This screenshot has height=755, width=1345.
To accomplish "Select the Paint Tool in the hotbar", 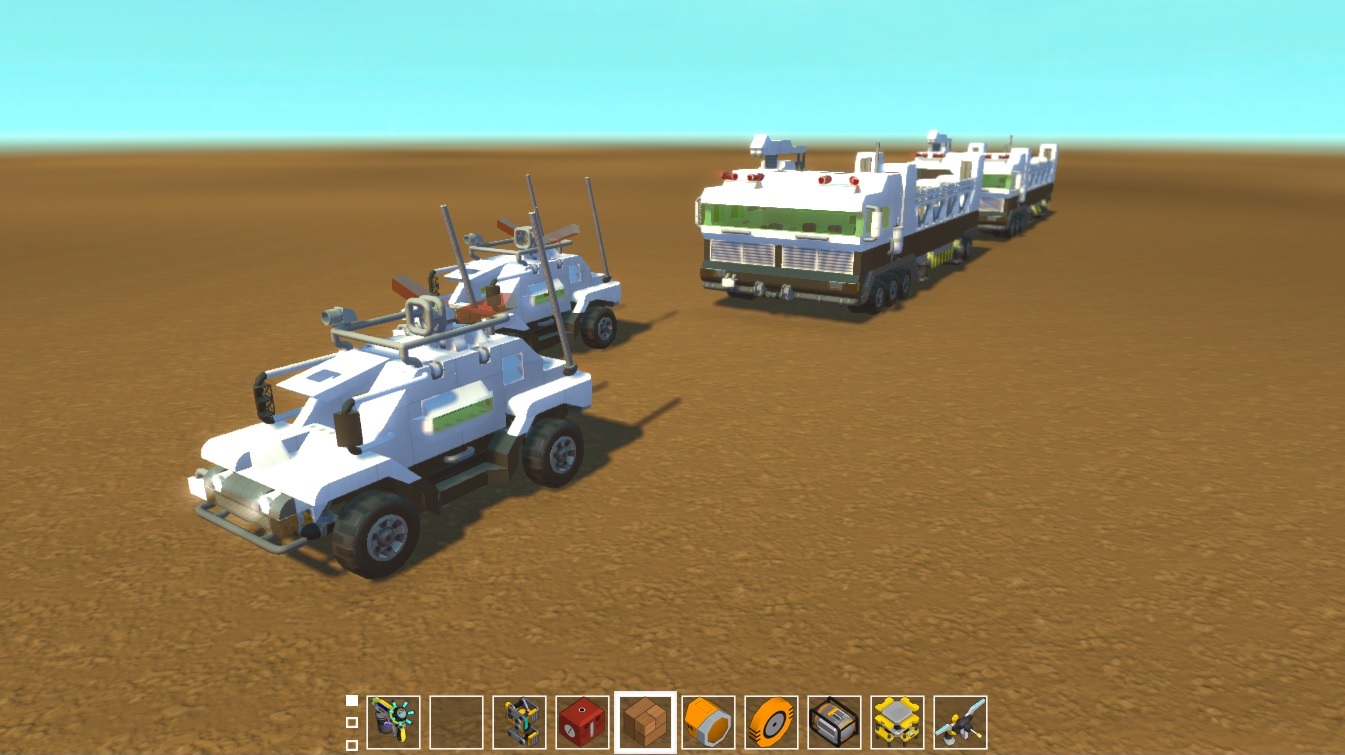I will [396, 722].
